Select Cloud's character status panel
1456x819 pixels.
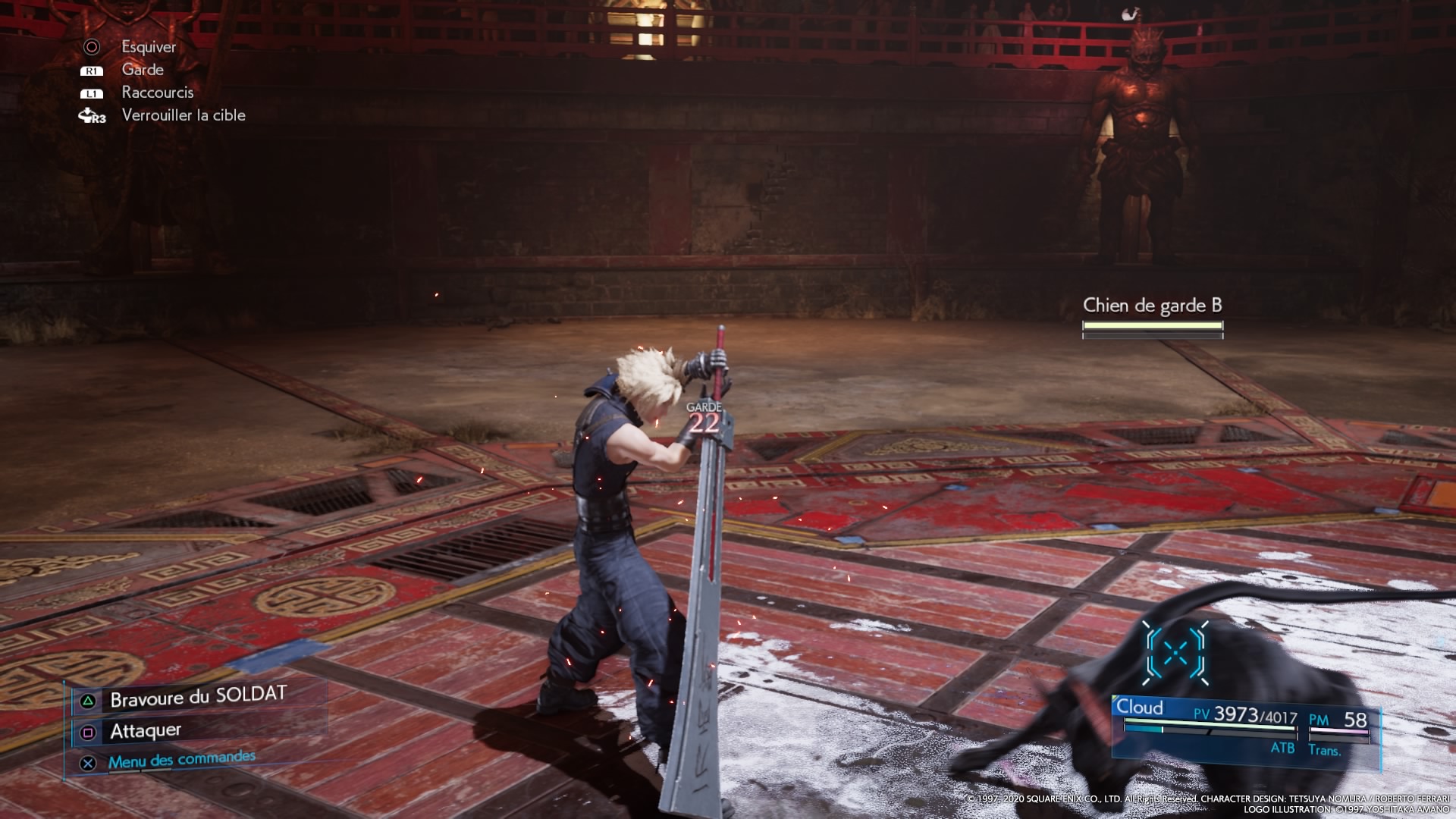coord(1244,728)
